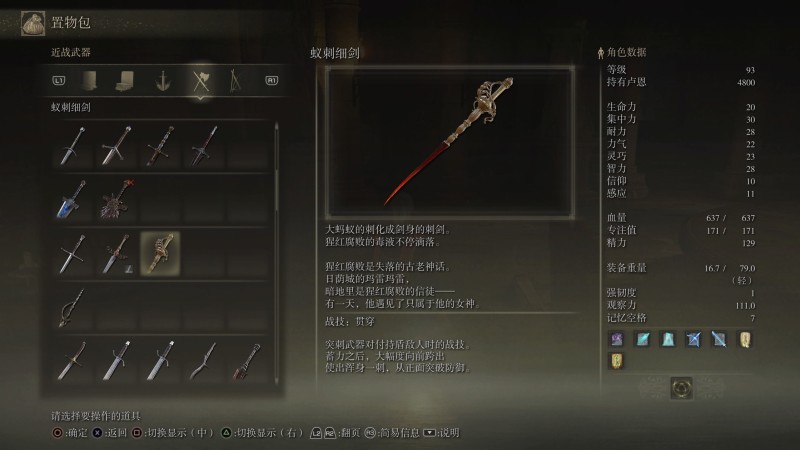Open the bow ranged weapons tab
Viewport: 800px width, 450px height.
235,81
